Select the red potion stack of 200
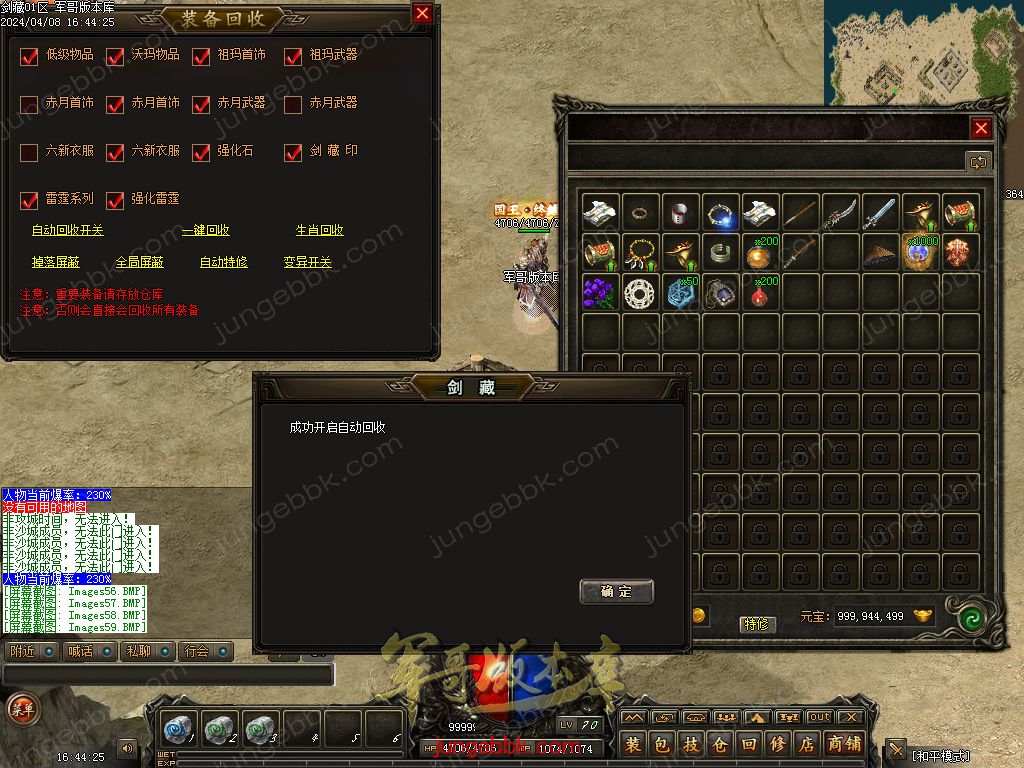The width and height of the screenshot is (1024, 768). tap(761, 292)
